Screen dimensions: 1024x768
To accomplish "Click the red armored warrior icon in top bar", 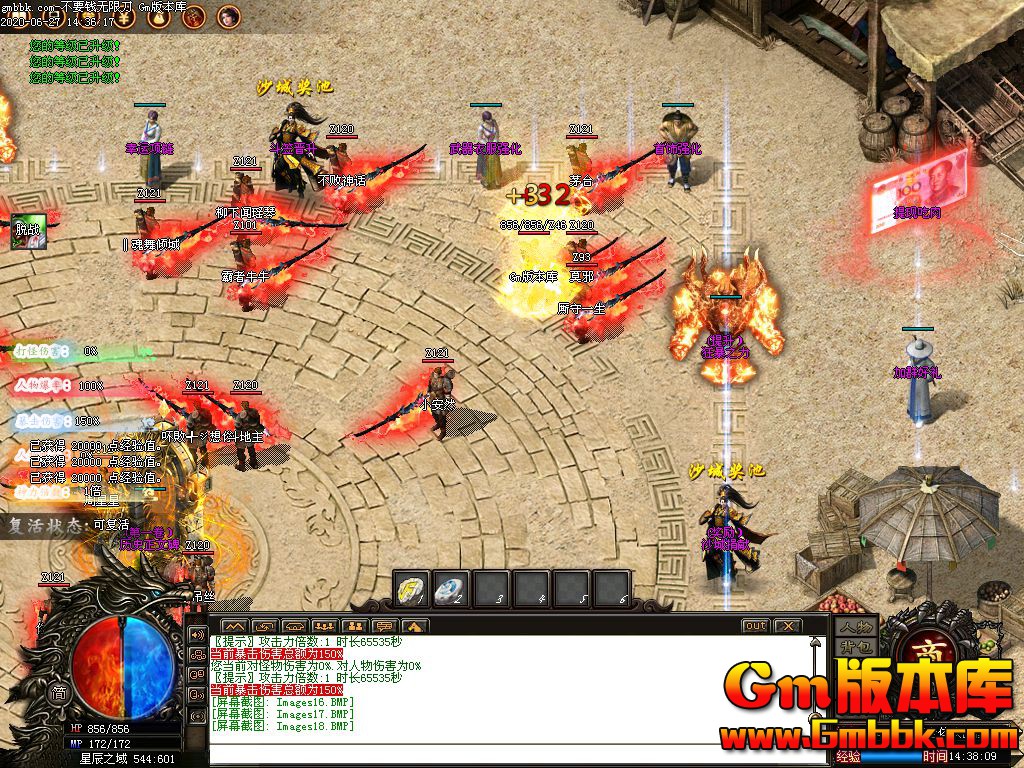I will (x=194, y=17).
